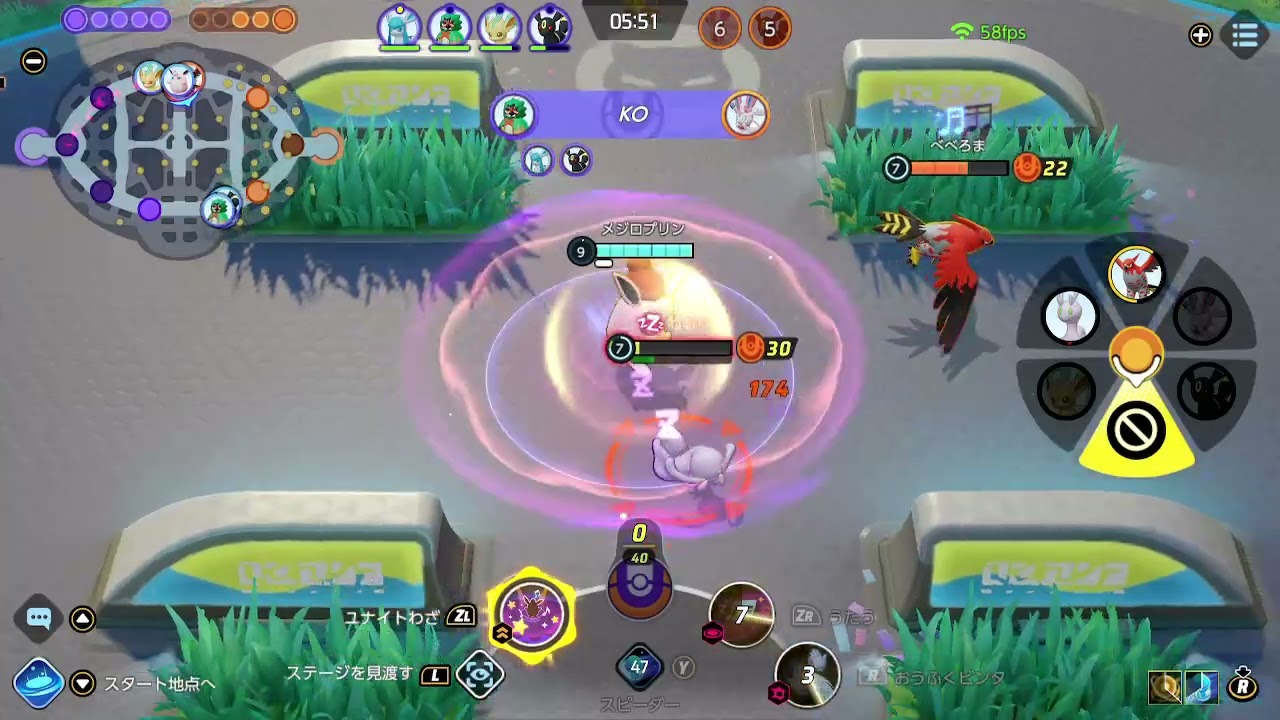This screenshot has width=1280, height=720.
Task: Use the Sing move on cooldown 7
Action: (741, 615)
